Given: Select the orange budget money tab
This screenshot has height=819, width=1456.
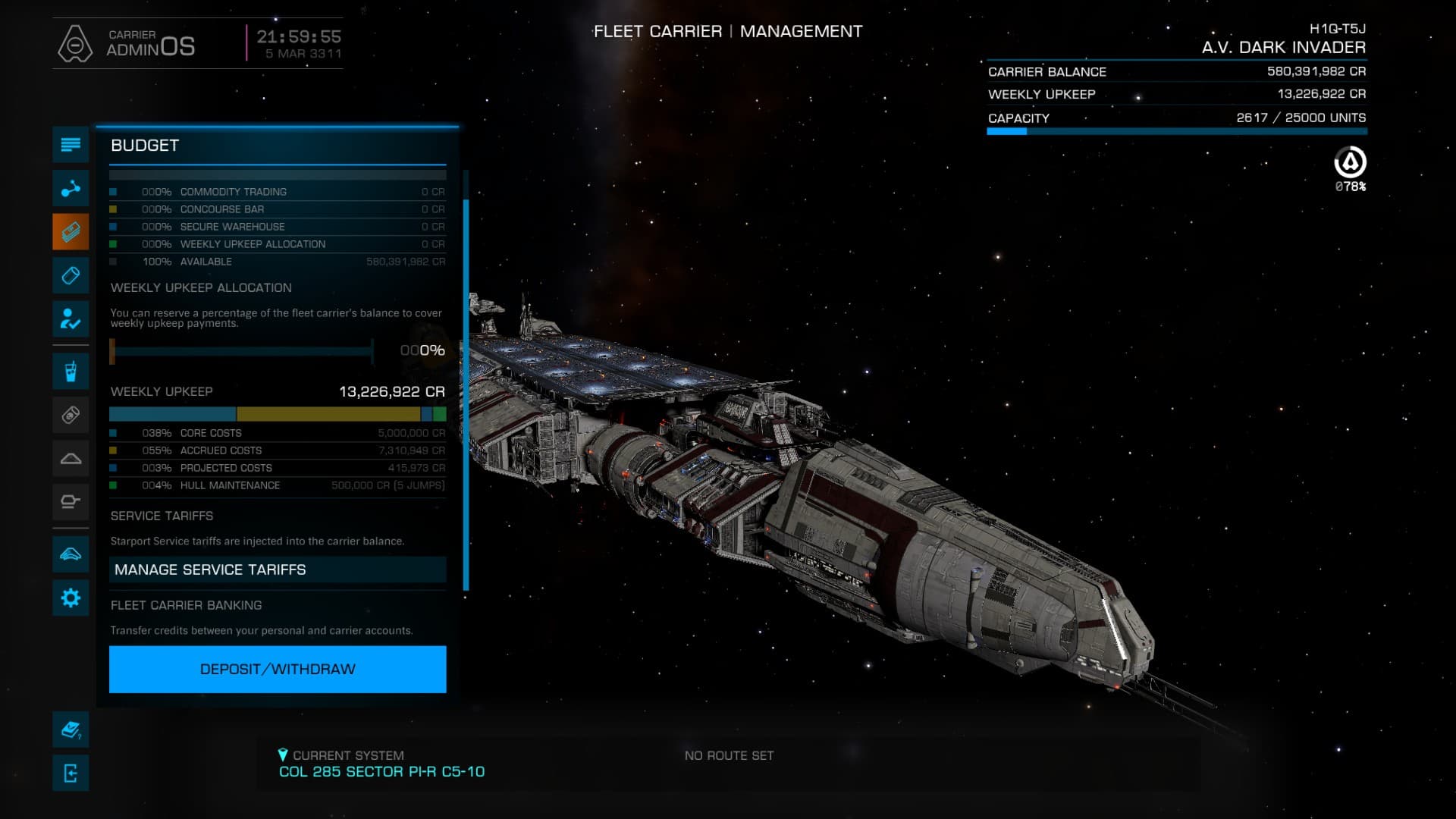Looking at the screenshot, I should point(71,231).
